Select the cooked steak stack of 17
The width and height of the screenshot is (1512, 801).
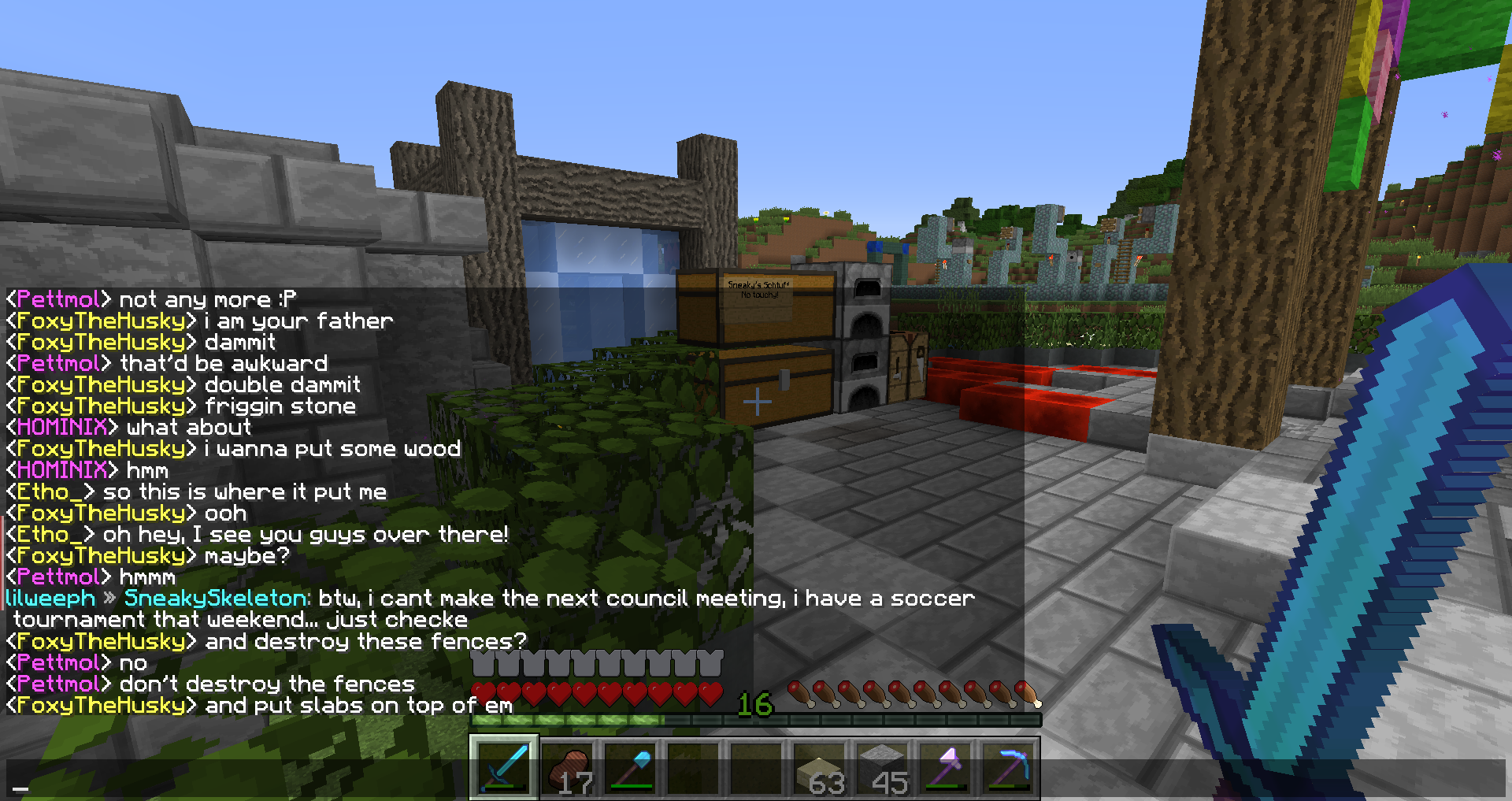[x=567, y=767]
